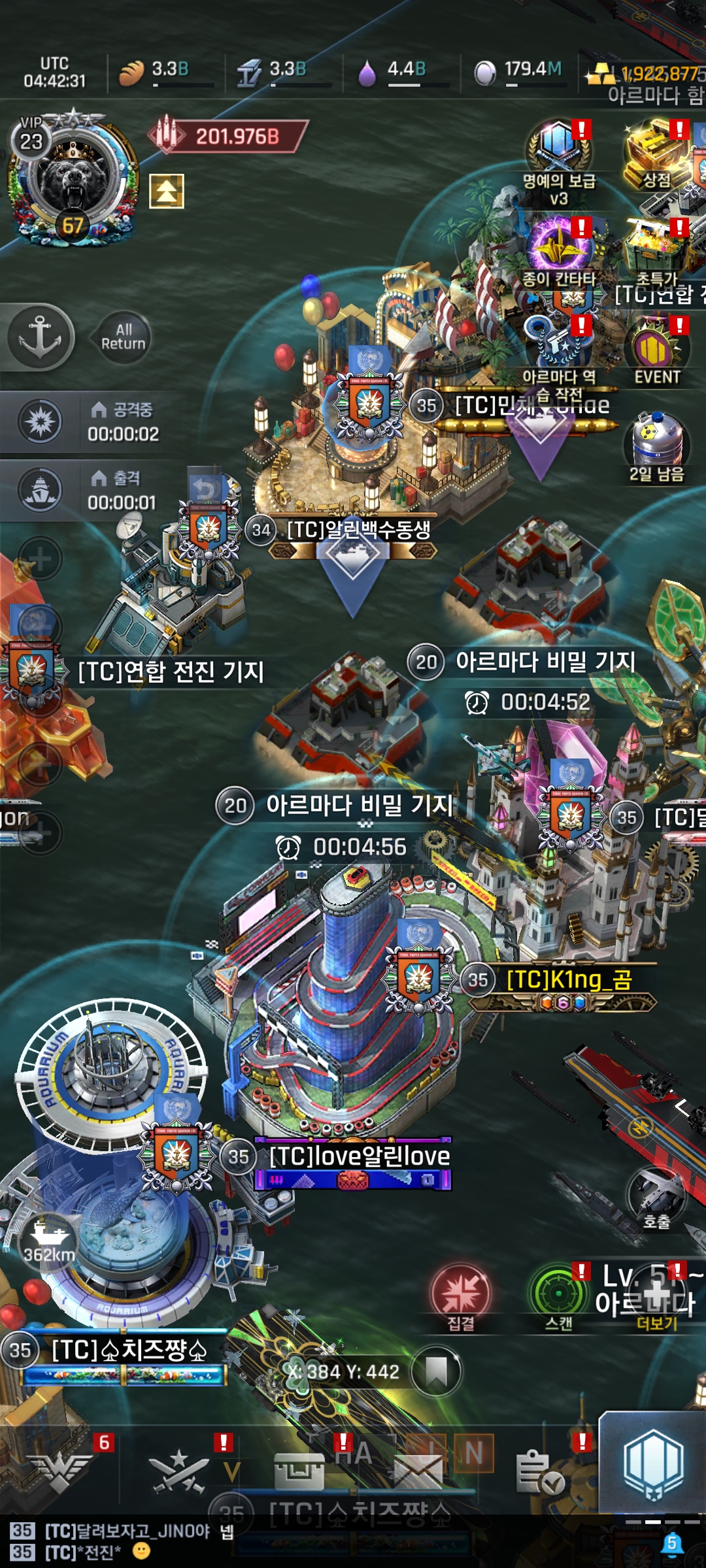706x1568 pixels.
Task: Expand the yellow double-arrow power button
Action: point(167,191)
